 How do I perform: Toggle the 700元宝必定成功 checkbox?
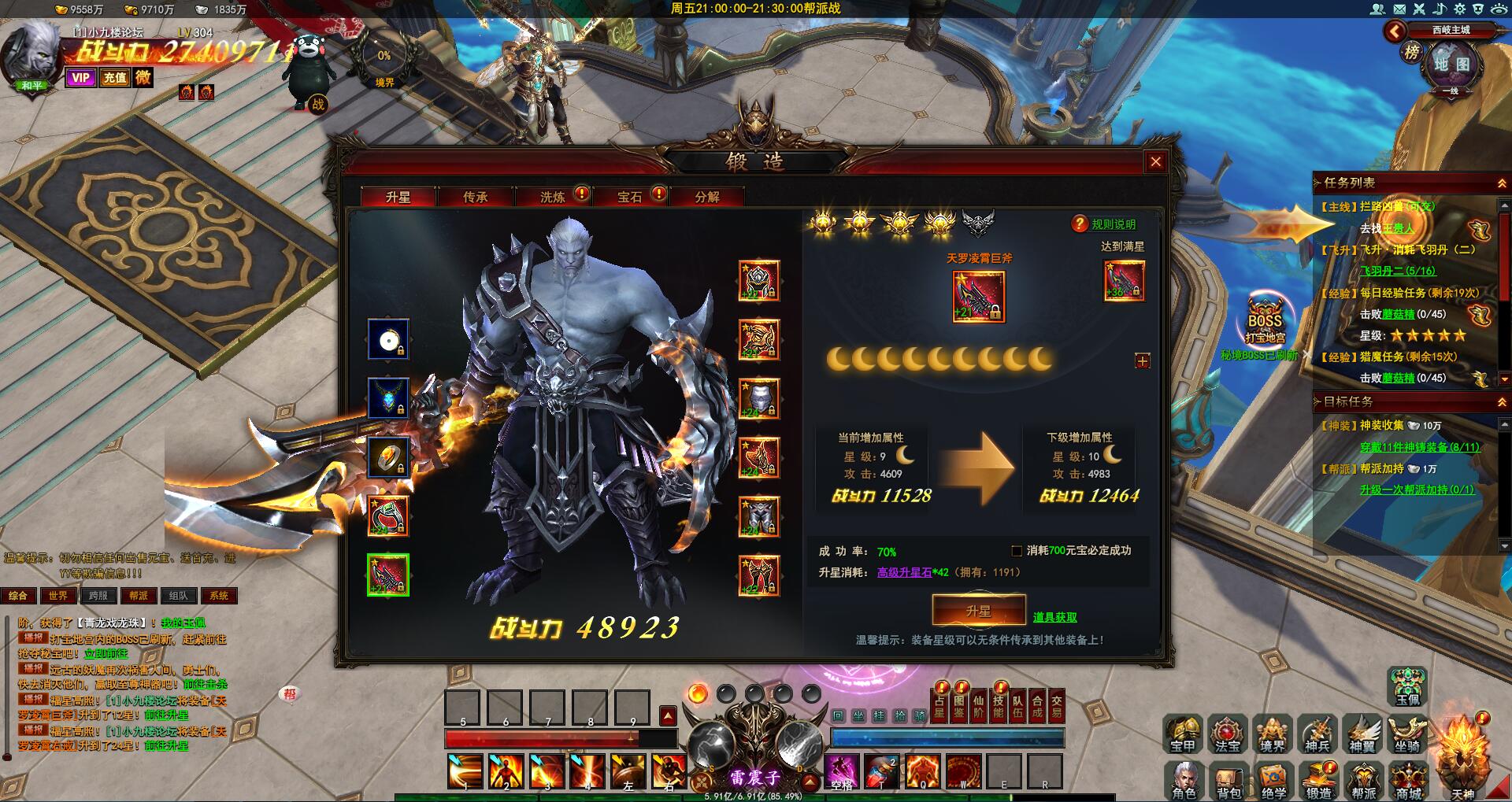coord(1017,551)
